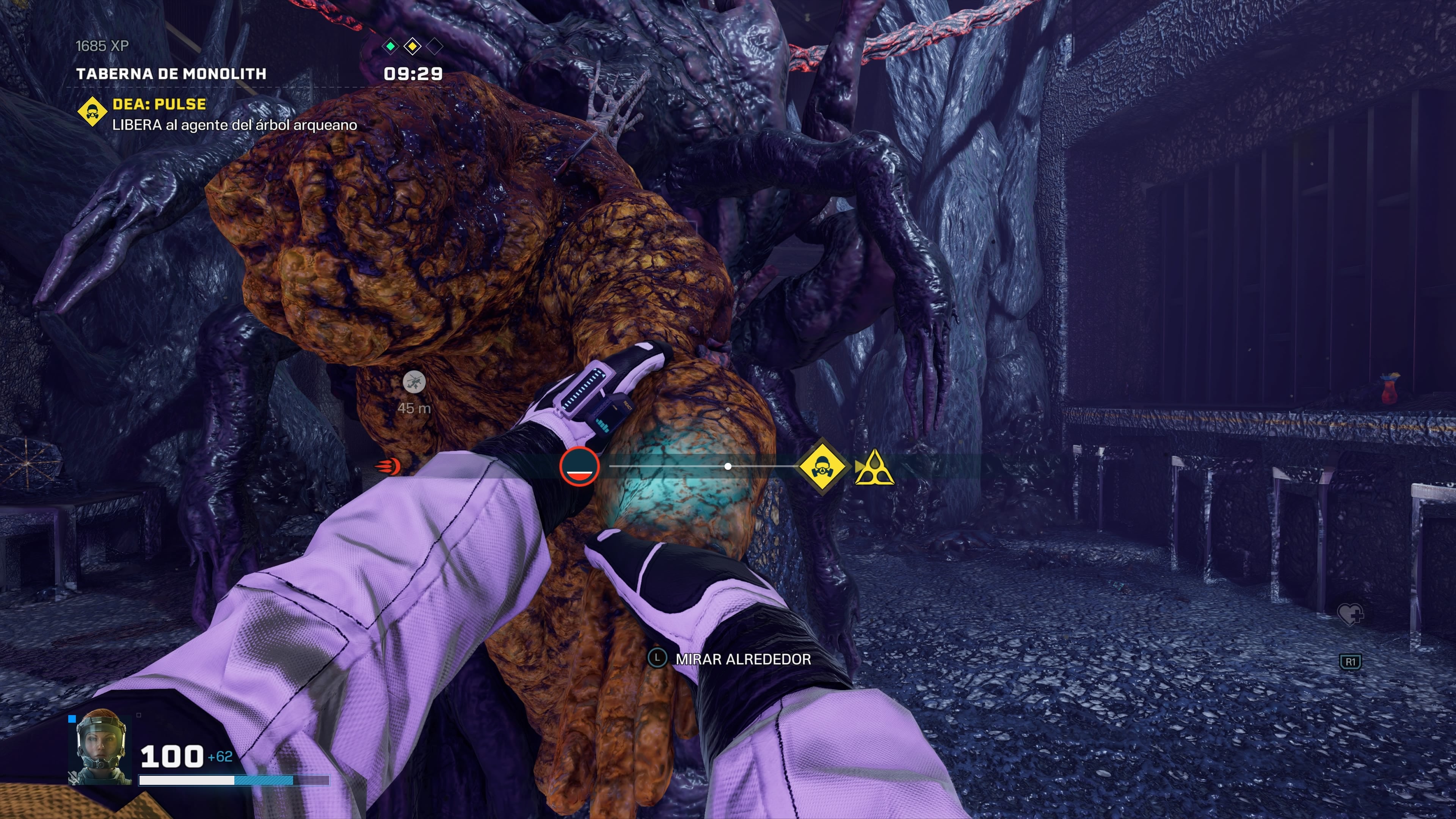This screenshot has width=1456, height=819.
Task: Select the empty third objective diamond
Action: 435,46
